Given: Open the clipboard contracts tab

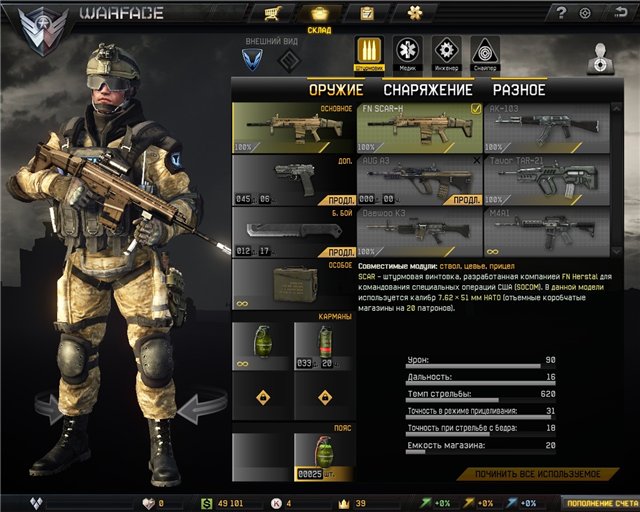Looking at the screenshot, I should click(x=367, y=13).
